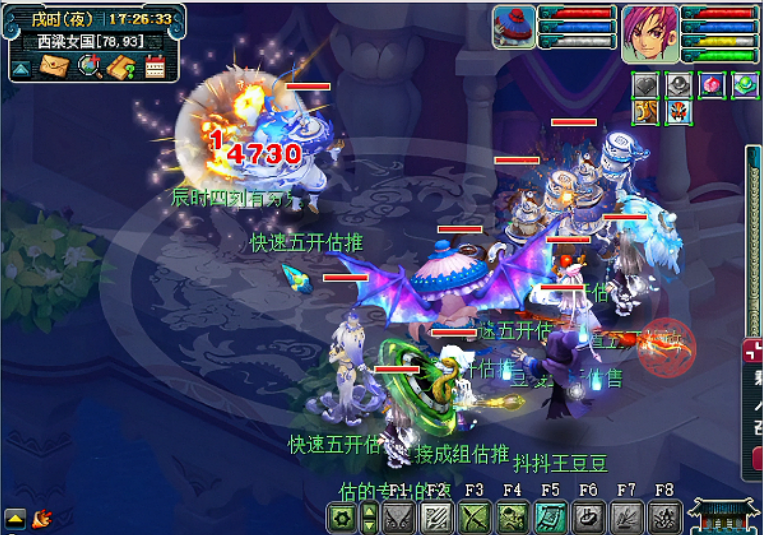The height and width of the screenshot is (535, 763).
Task: Activate the highlighted F5 flag skill
Action: coord(549,517)
